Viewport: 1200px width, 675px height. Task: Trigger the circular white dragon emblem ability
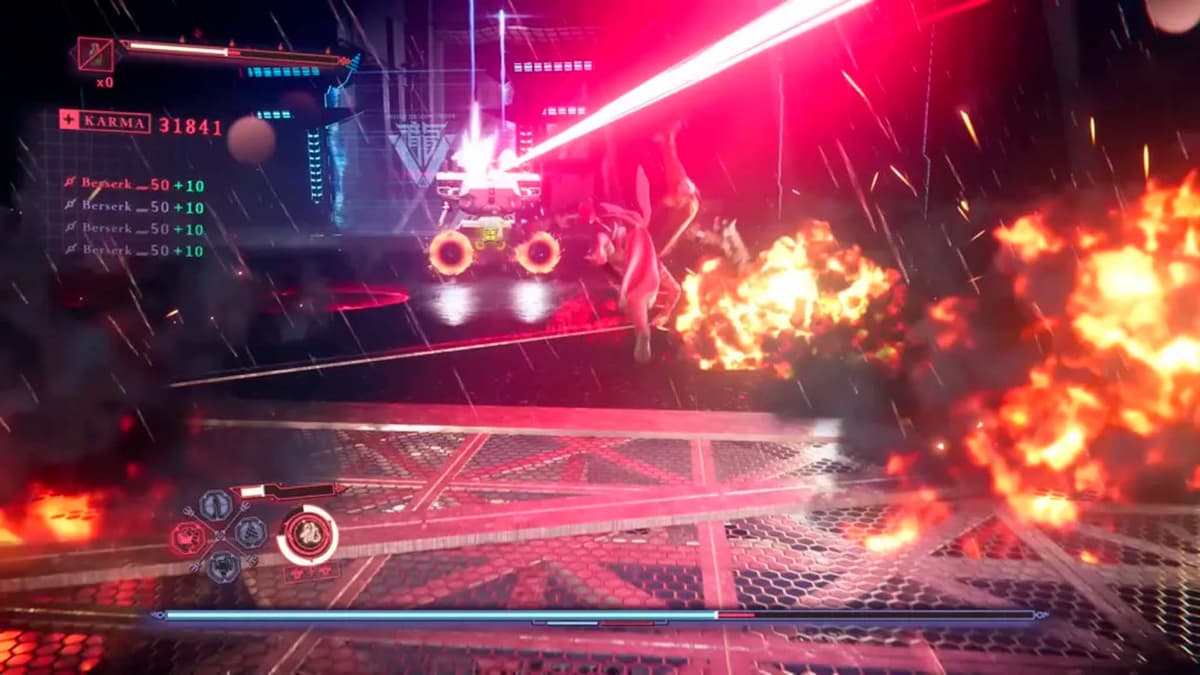coord(307,535)
